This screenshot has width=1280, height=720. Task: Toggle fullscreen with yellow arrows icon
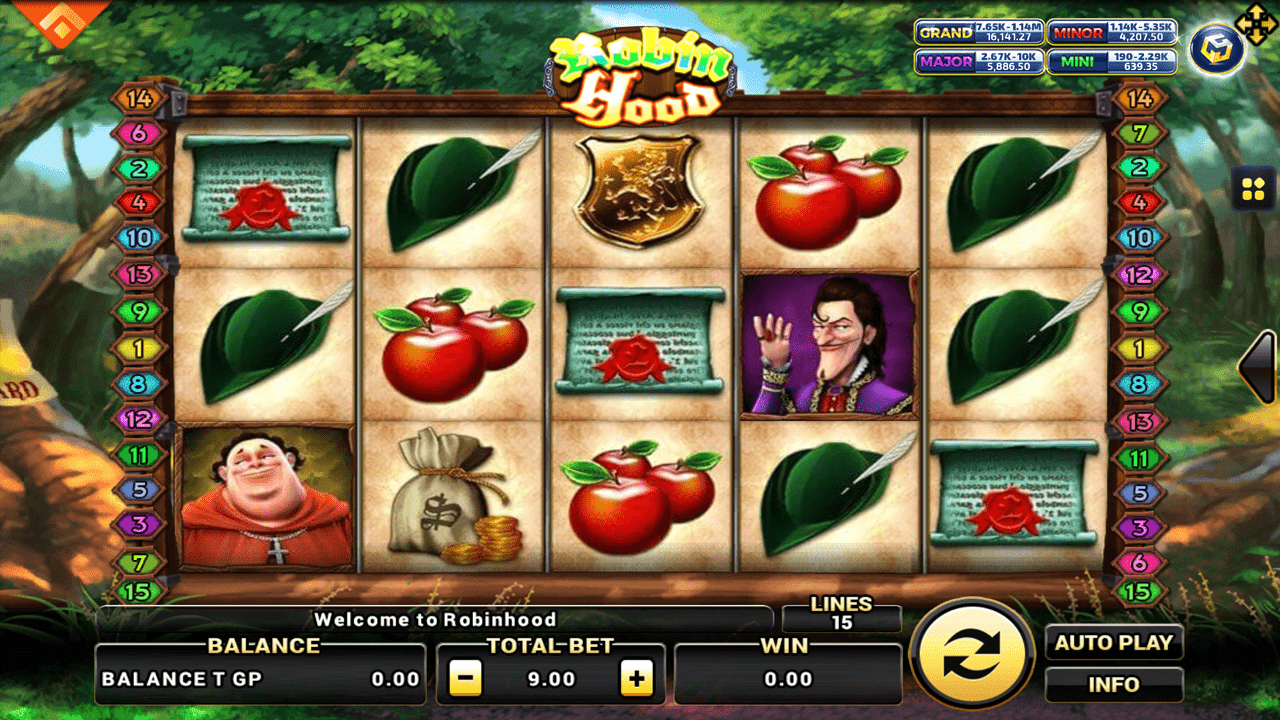click(1256, 23)
